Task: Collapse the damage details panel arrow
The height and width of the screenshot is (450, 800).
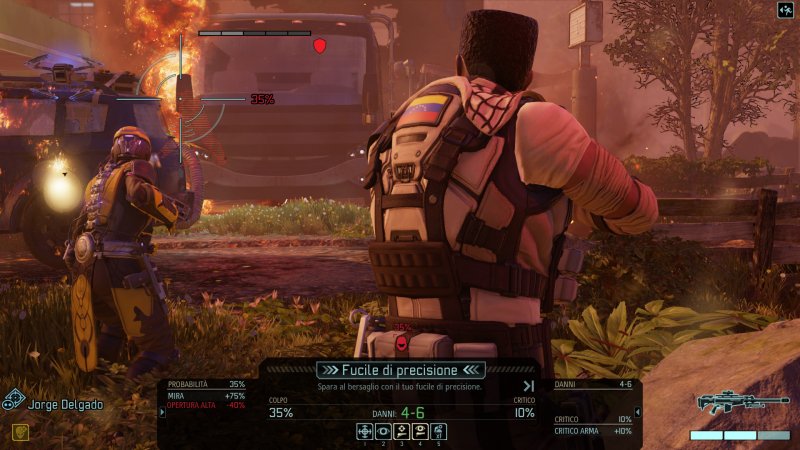Action: click(638, 411)
